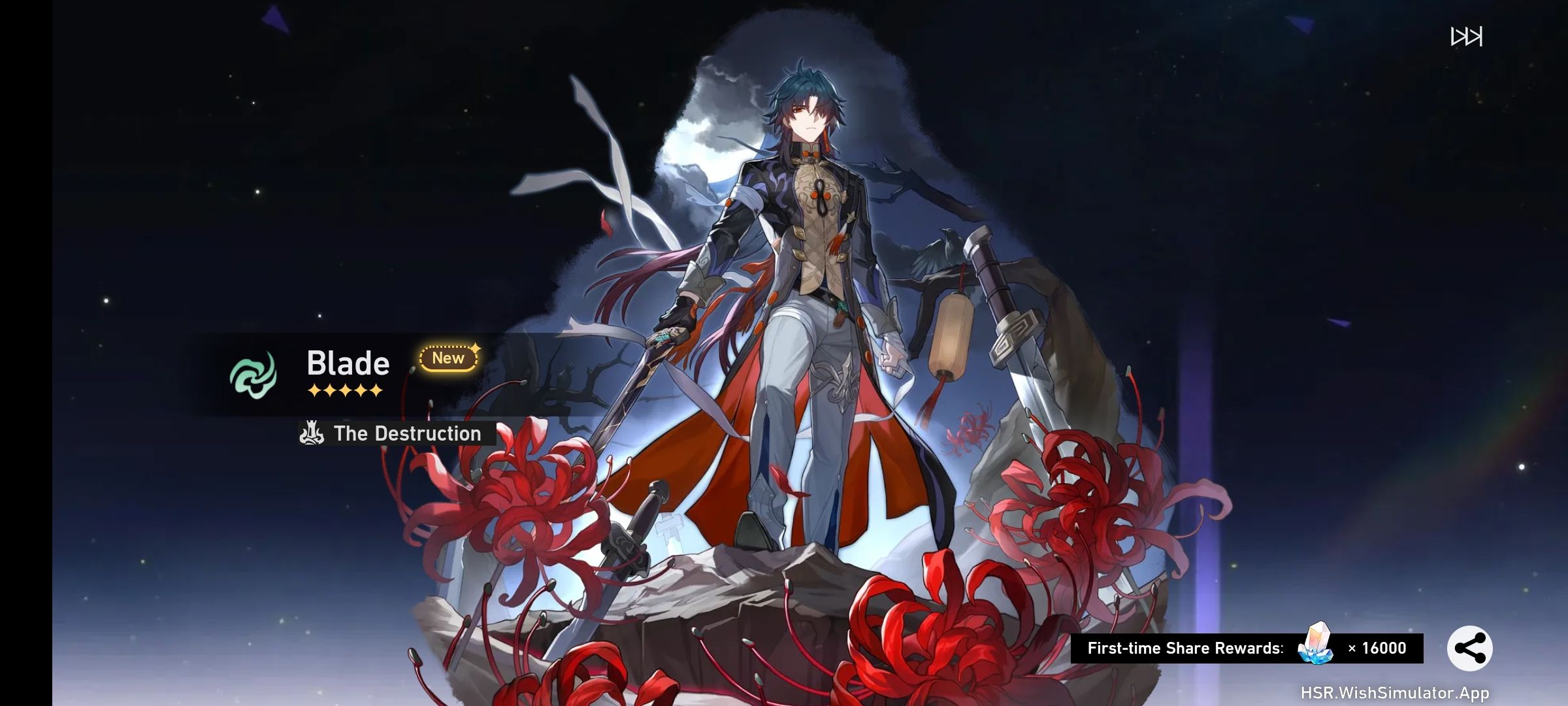This screenshot has height=706, width=1568.
Task: Tap the sparkle on the New badge
Action: (x=476, y=349)
